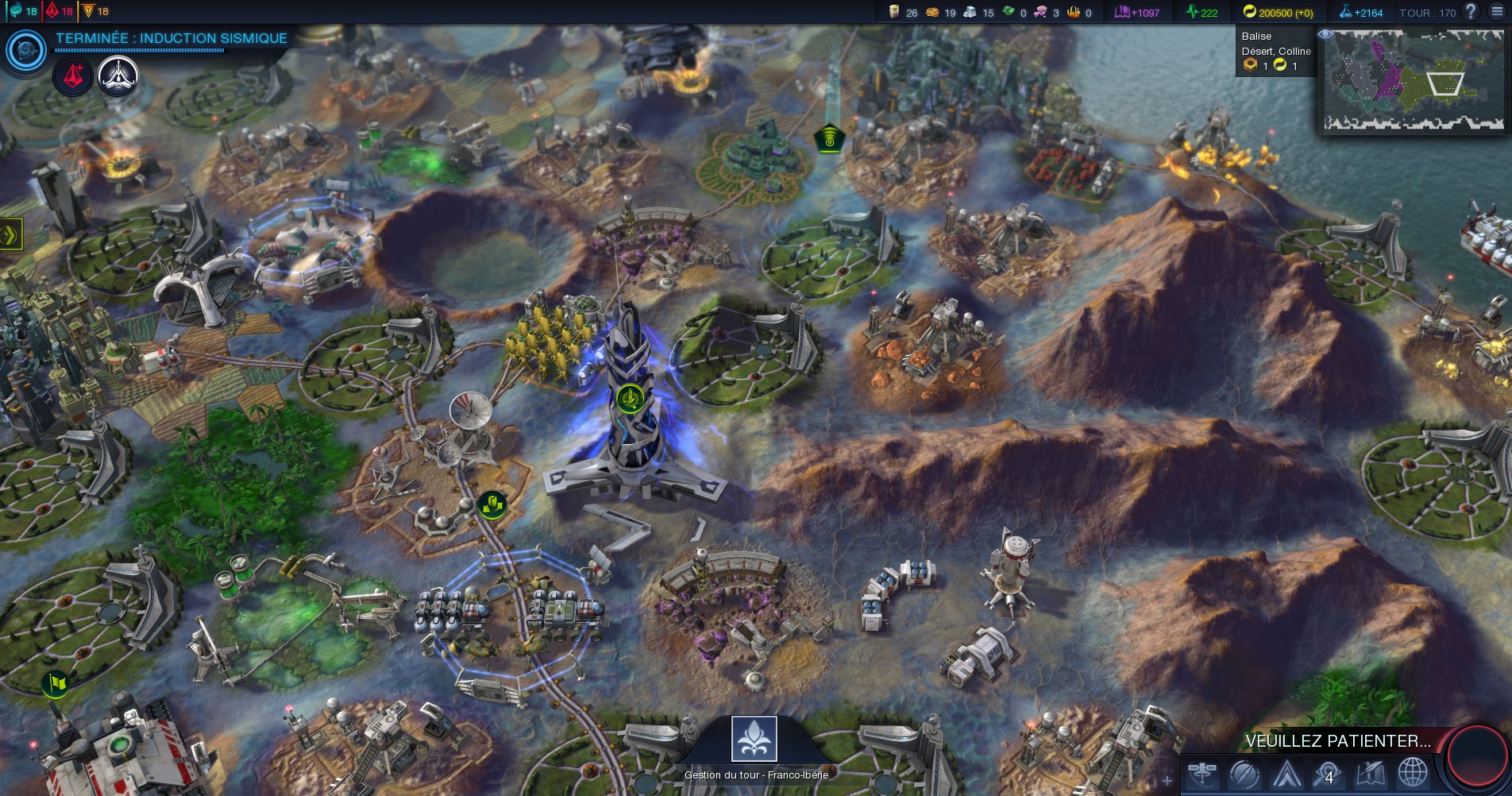Open the globe diplomacy icon

click(x=1413, y=773)
